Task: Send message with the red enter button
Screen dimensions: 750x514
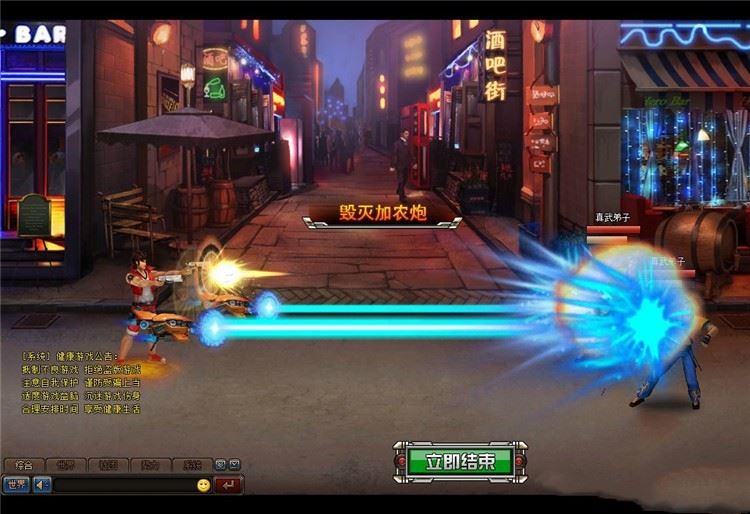Action: 229,485
